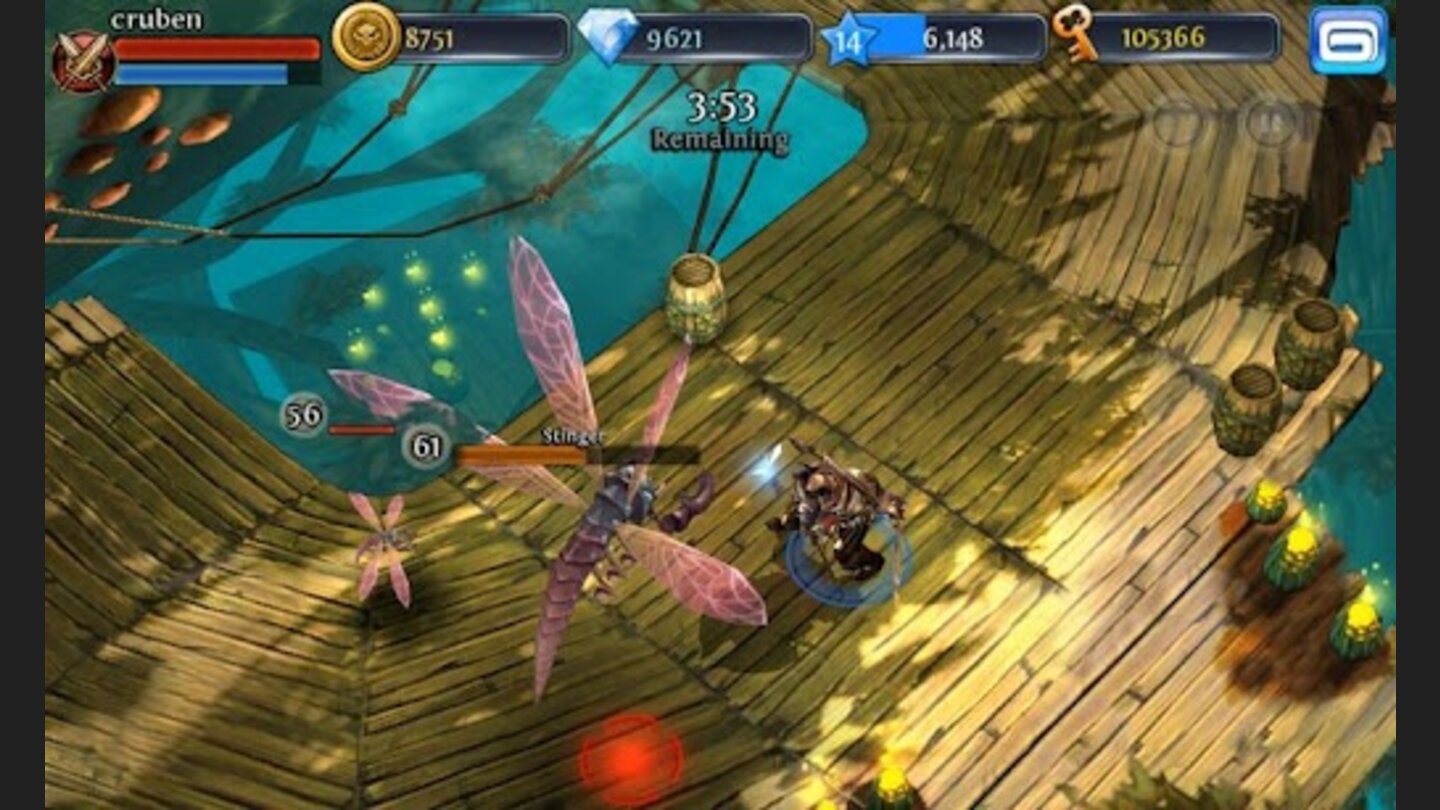Tap the barrel beside the Stinger

coord(697,300)
